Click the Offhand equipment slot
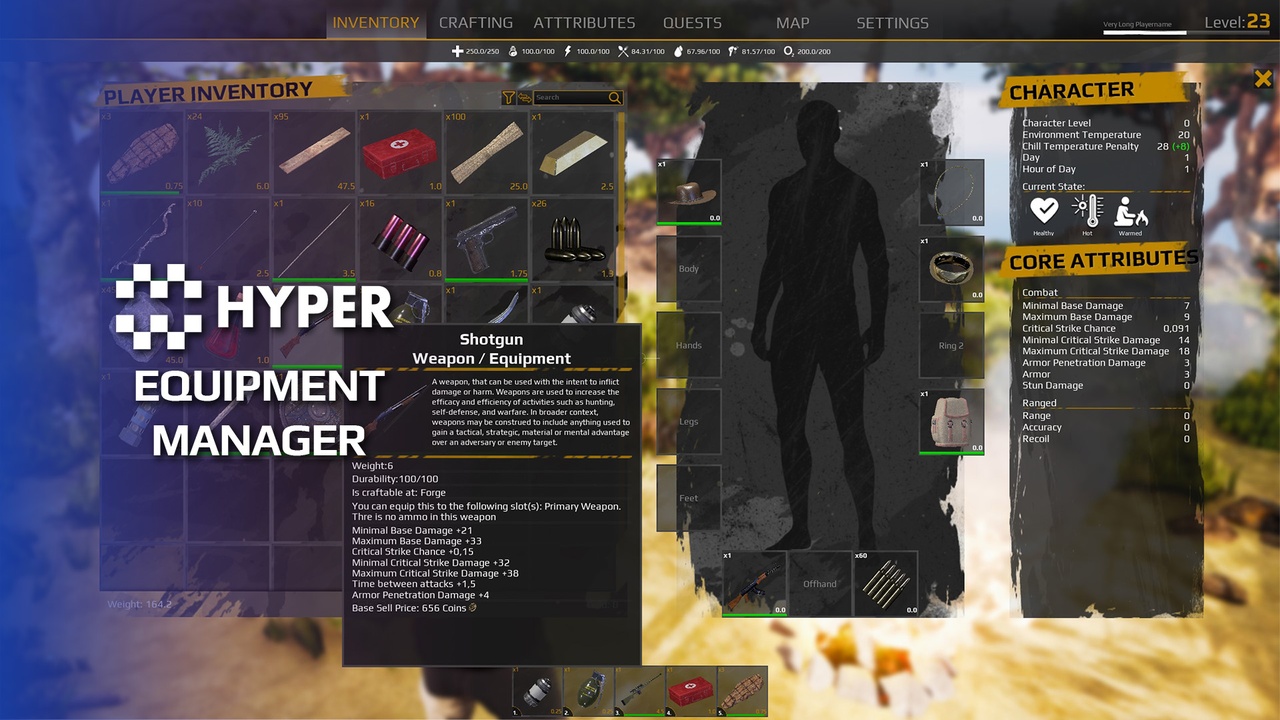The width and height of the screenshot is (1280, 720). (819, 583)
